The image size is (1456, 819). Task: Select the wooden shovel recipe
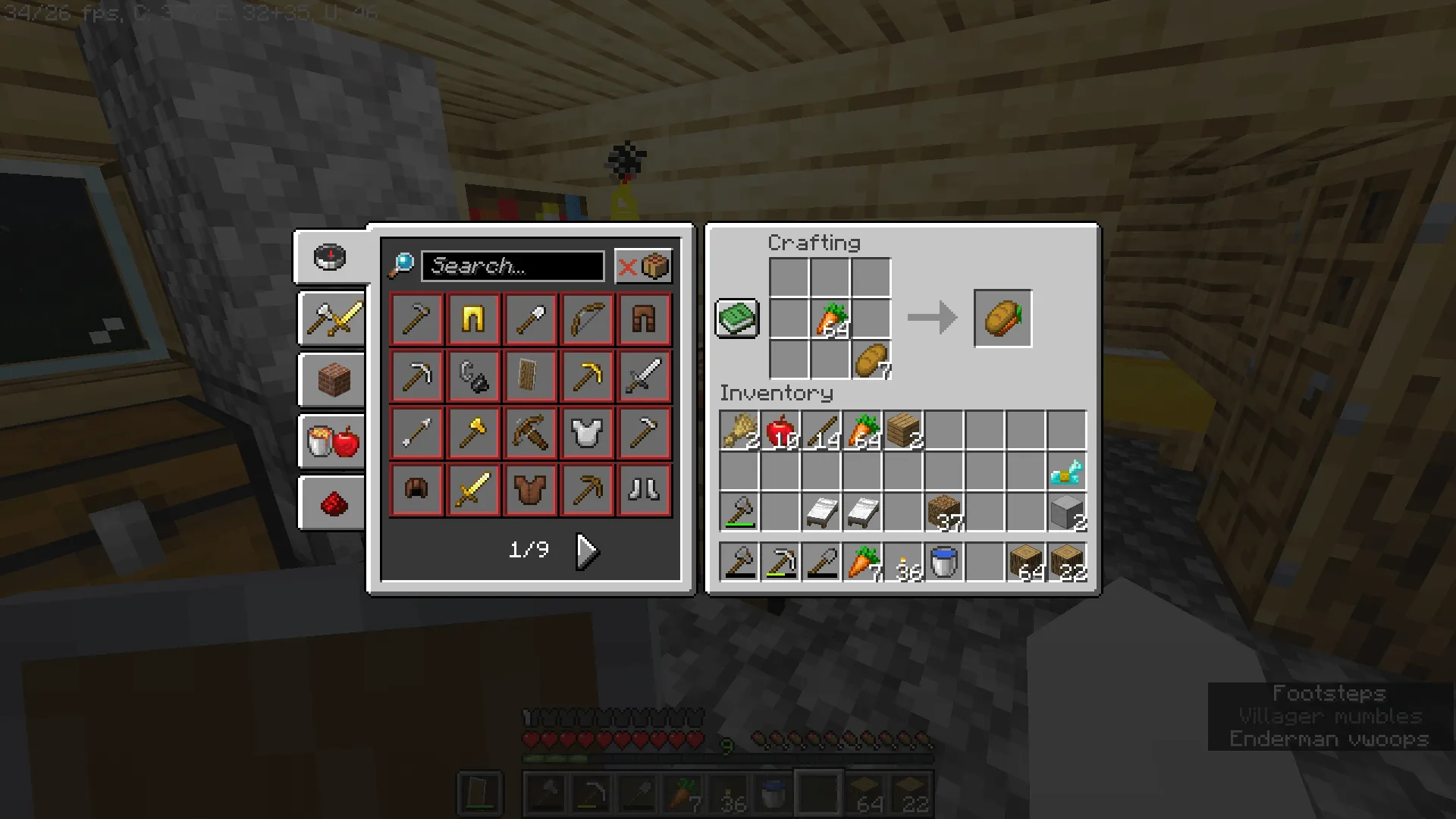click(x=530, y=318)
